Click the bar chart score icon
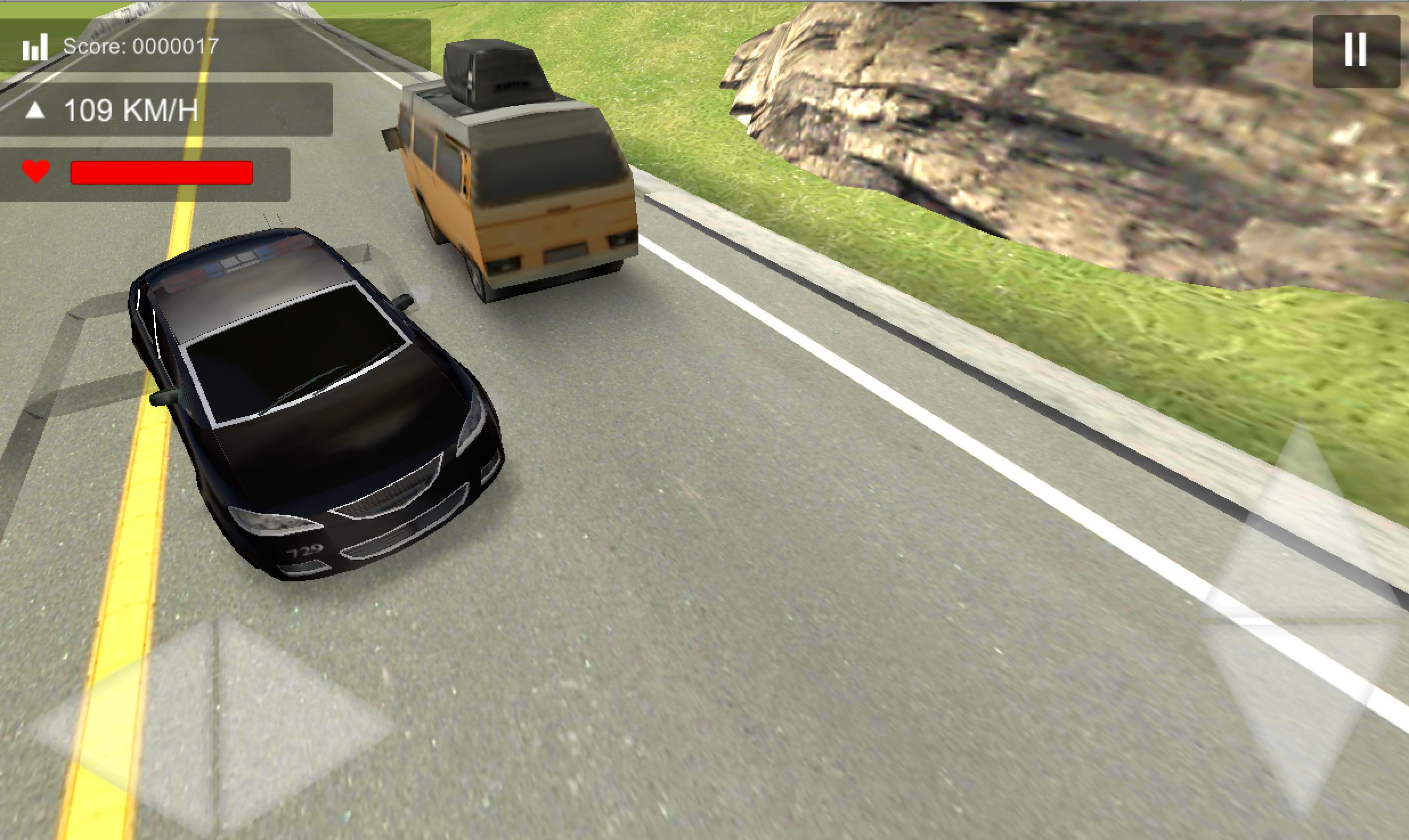 35,47
